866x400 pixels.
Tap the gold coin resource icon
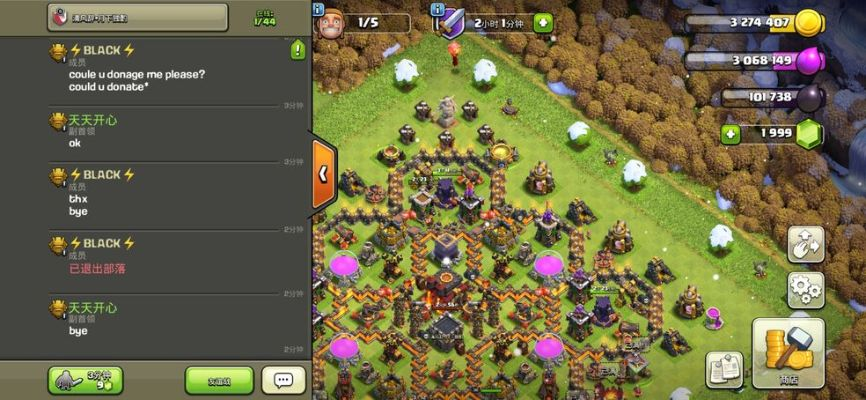pyautogui.click(x=808, y=24)
